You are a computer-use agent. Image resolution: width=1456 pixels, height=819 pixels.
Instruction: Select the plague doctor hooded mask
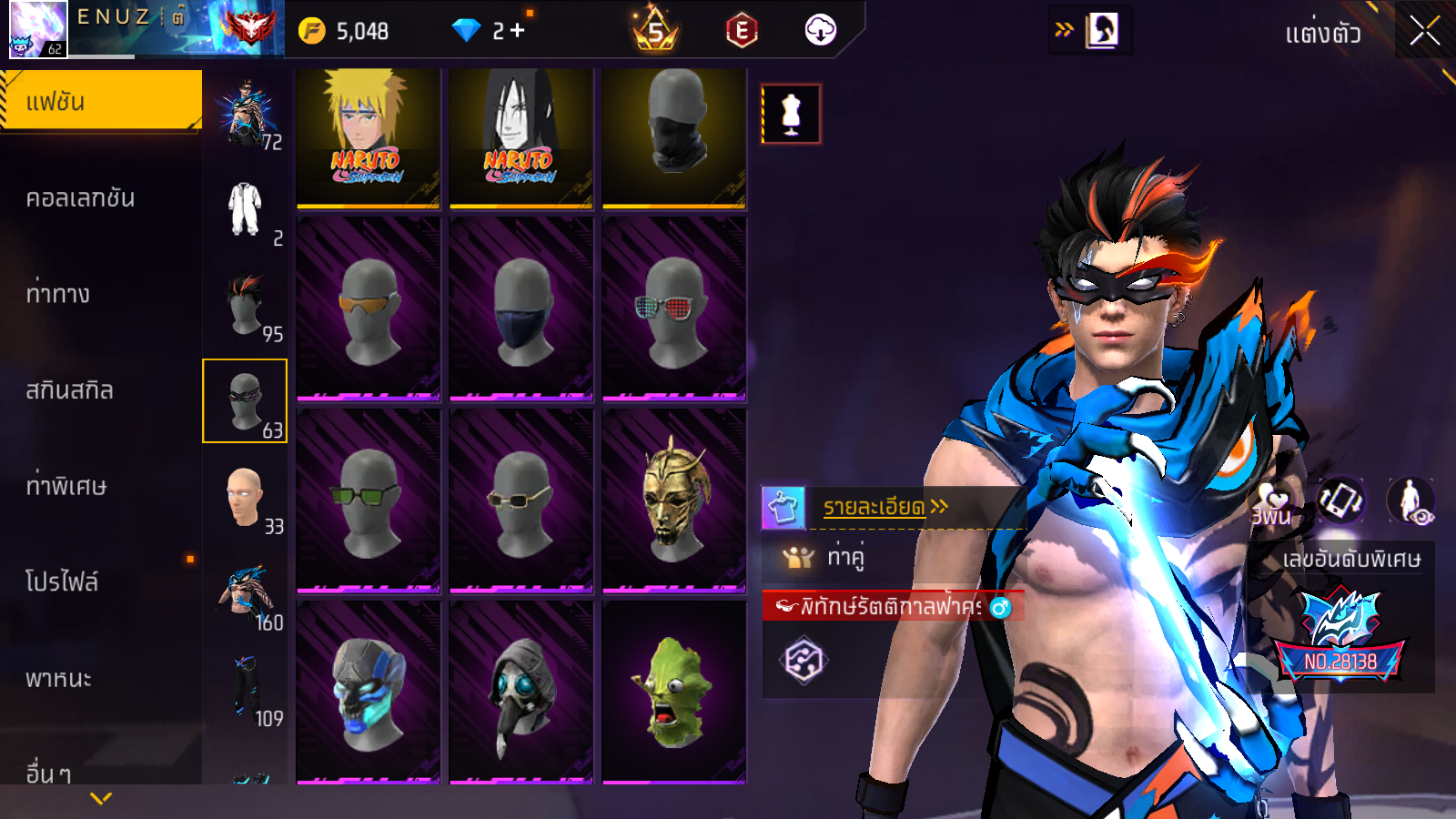pyautogui.click(x=521, y=692)
